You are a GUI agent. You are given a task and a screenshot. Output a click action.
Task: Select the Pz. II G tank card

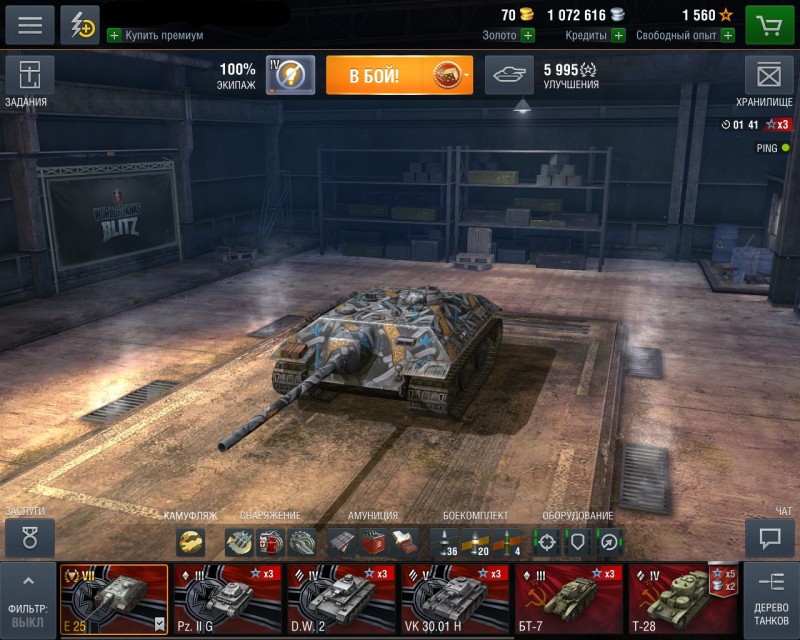(x=227, y=600)
